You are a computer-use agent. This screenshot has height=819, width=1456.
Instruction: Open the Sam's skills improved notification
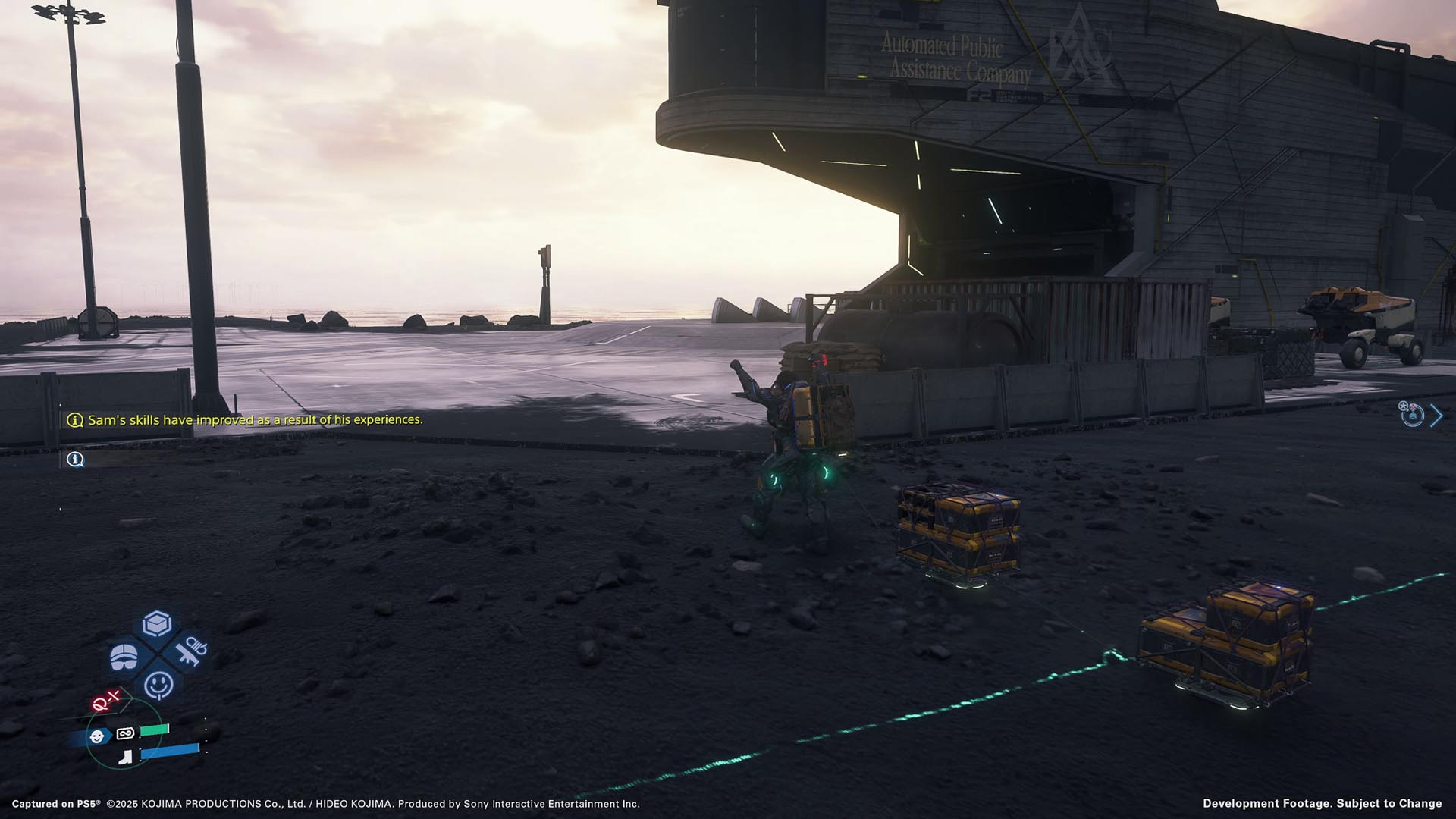click(255, 419)
